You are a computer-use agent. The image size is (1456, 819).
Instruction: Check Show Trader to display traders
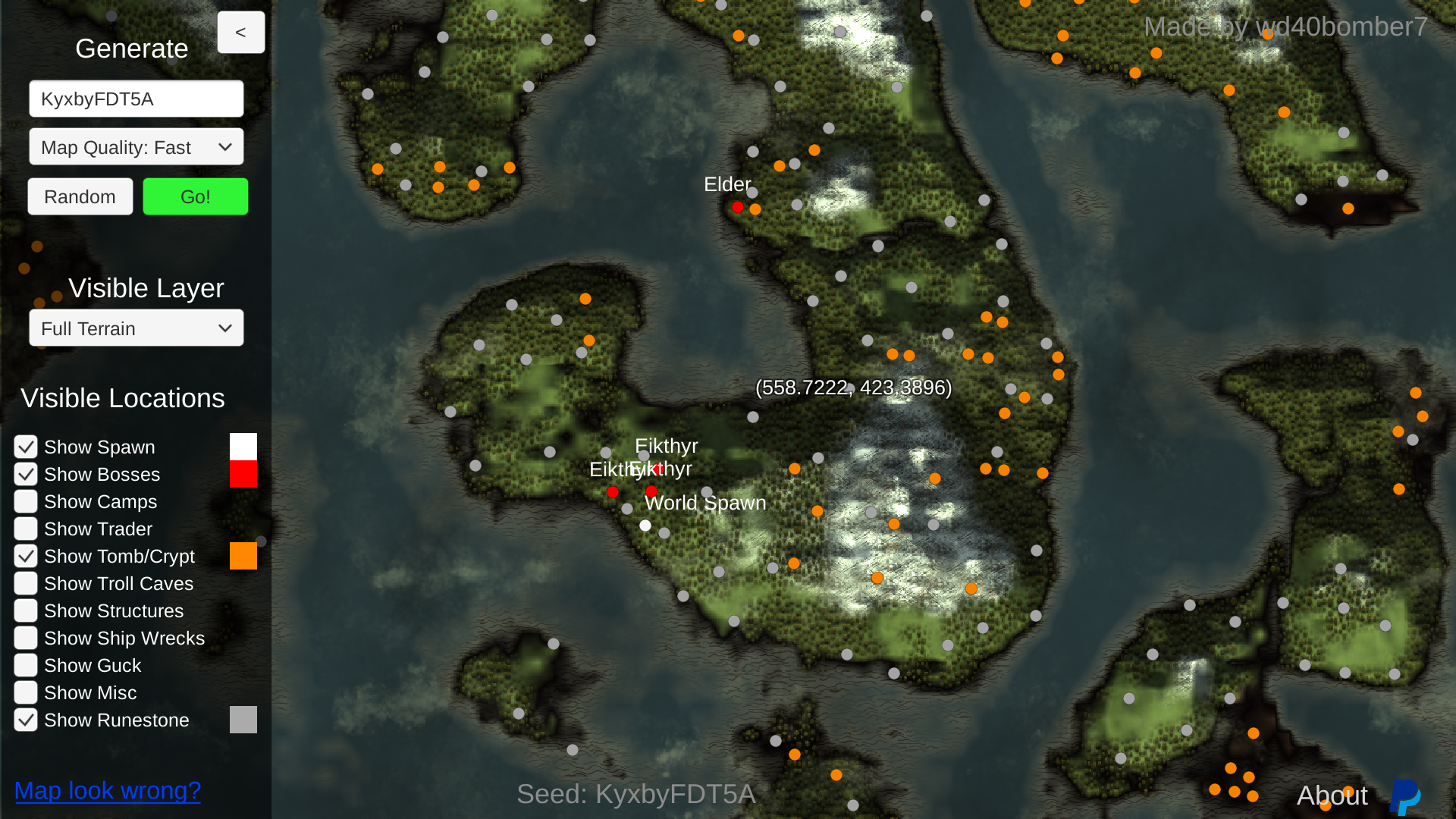25,529
